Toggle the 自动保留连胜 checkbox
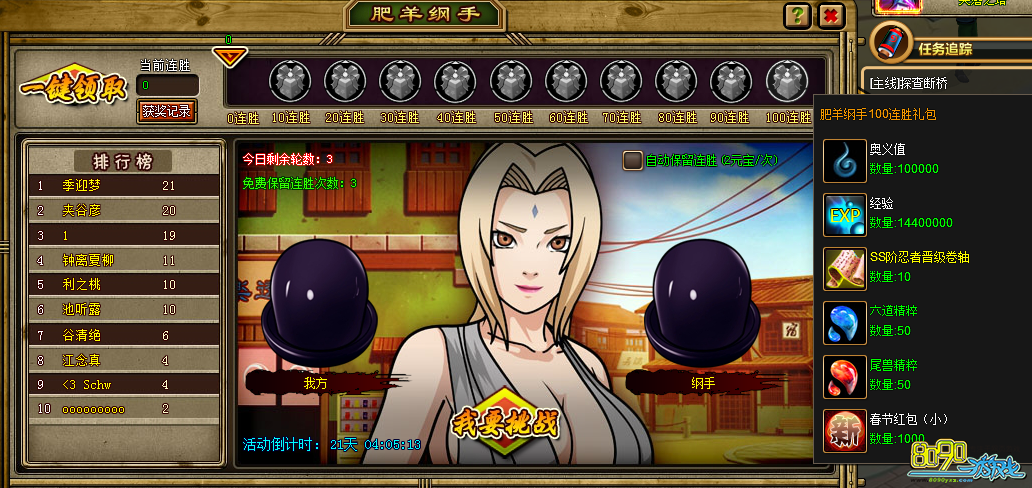Viewport: 1032px width, 488px height. 632,160
